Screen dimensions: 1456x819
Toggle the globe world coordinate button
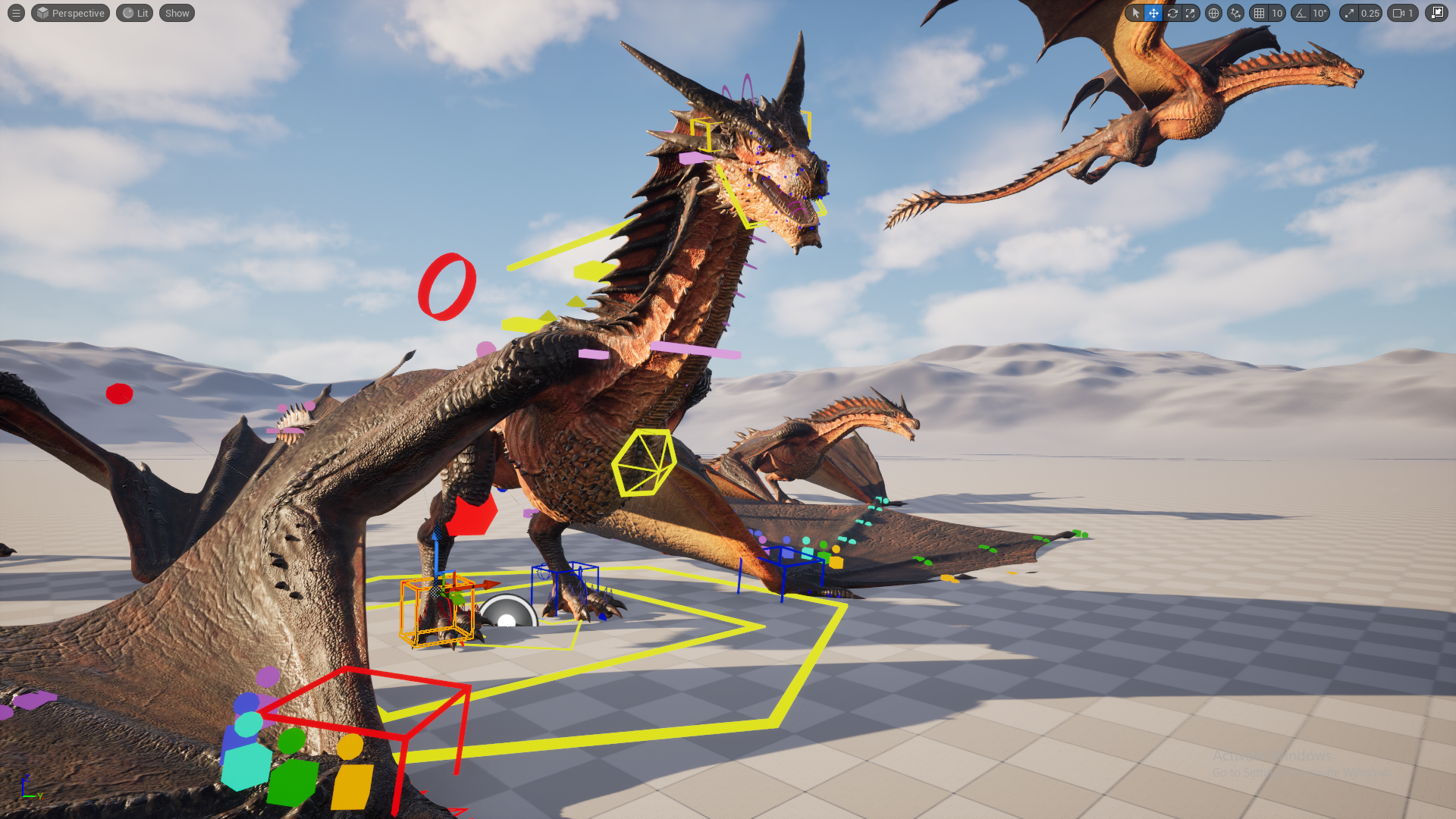tap(1213, 13)
